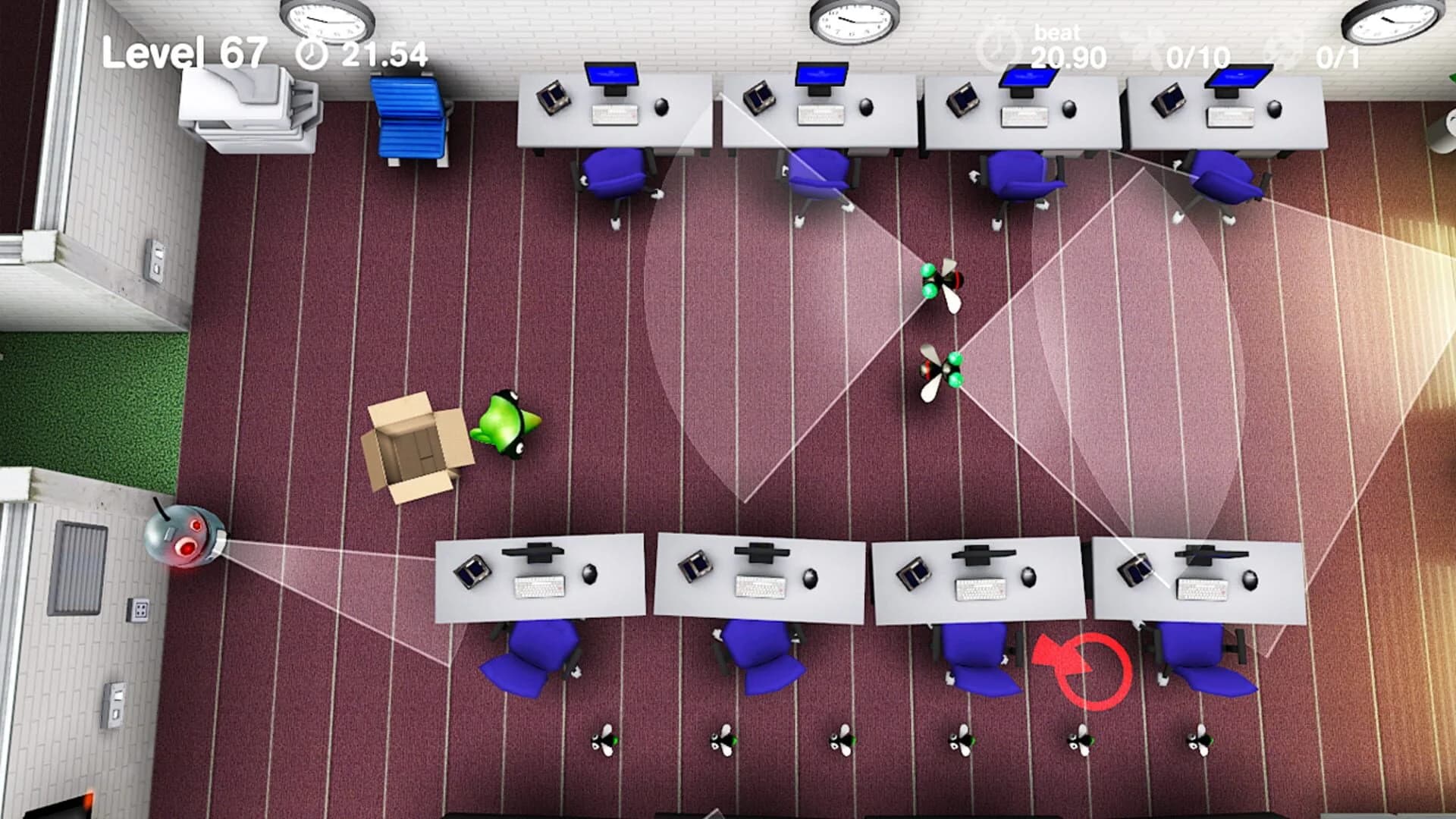The width and height of the screenshot is (1456, 819).
Task: Click the blue chair by the copier
Action: (406, 118)
